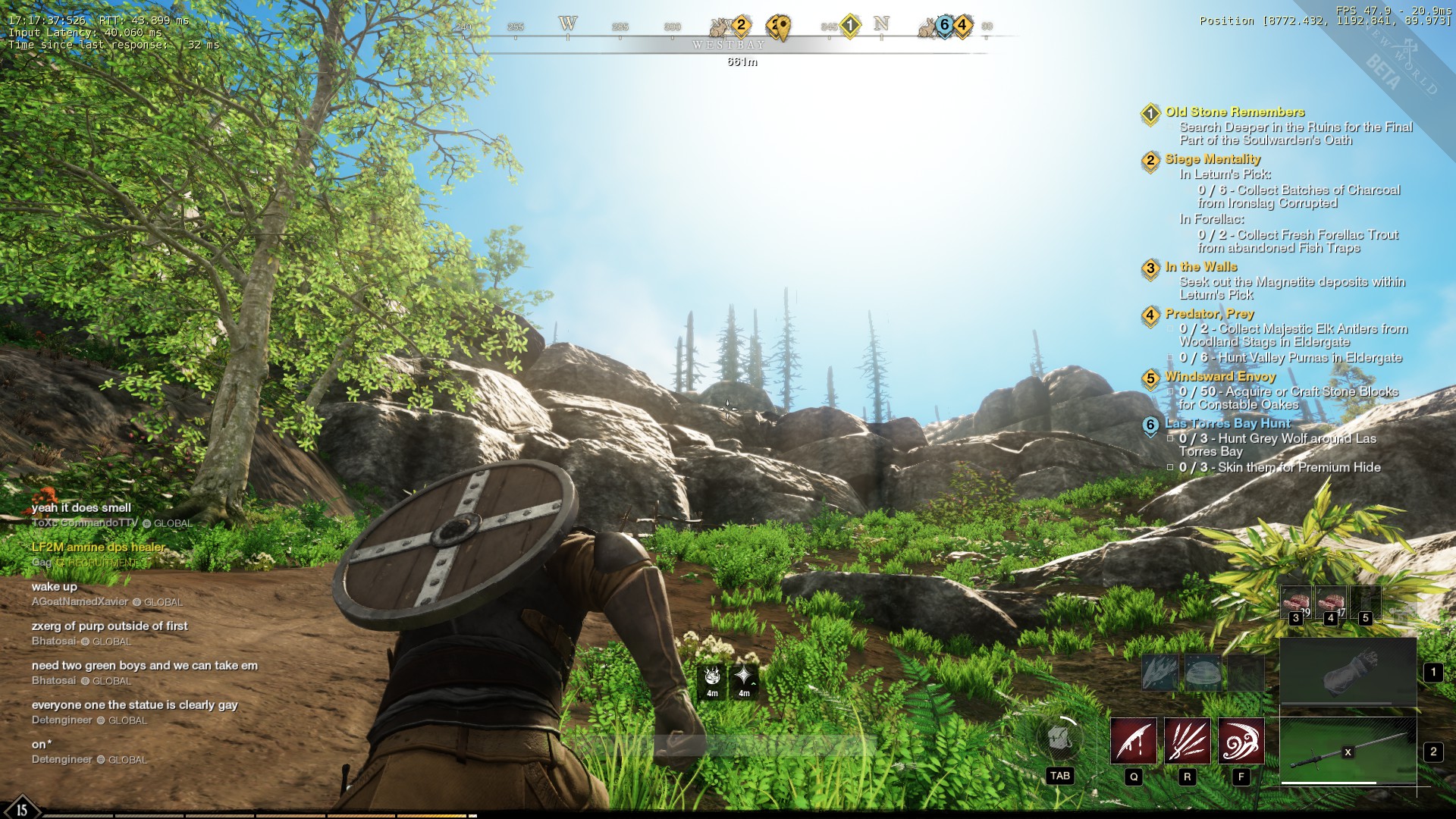Screen dimensions: 1456x819
Task: Select the In the Walls quest
Action: pos(1201,267)
